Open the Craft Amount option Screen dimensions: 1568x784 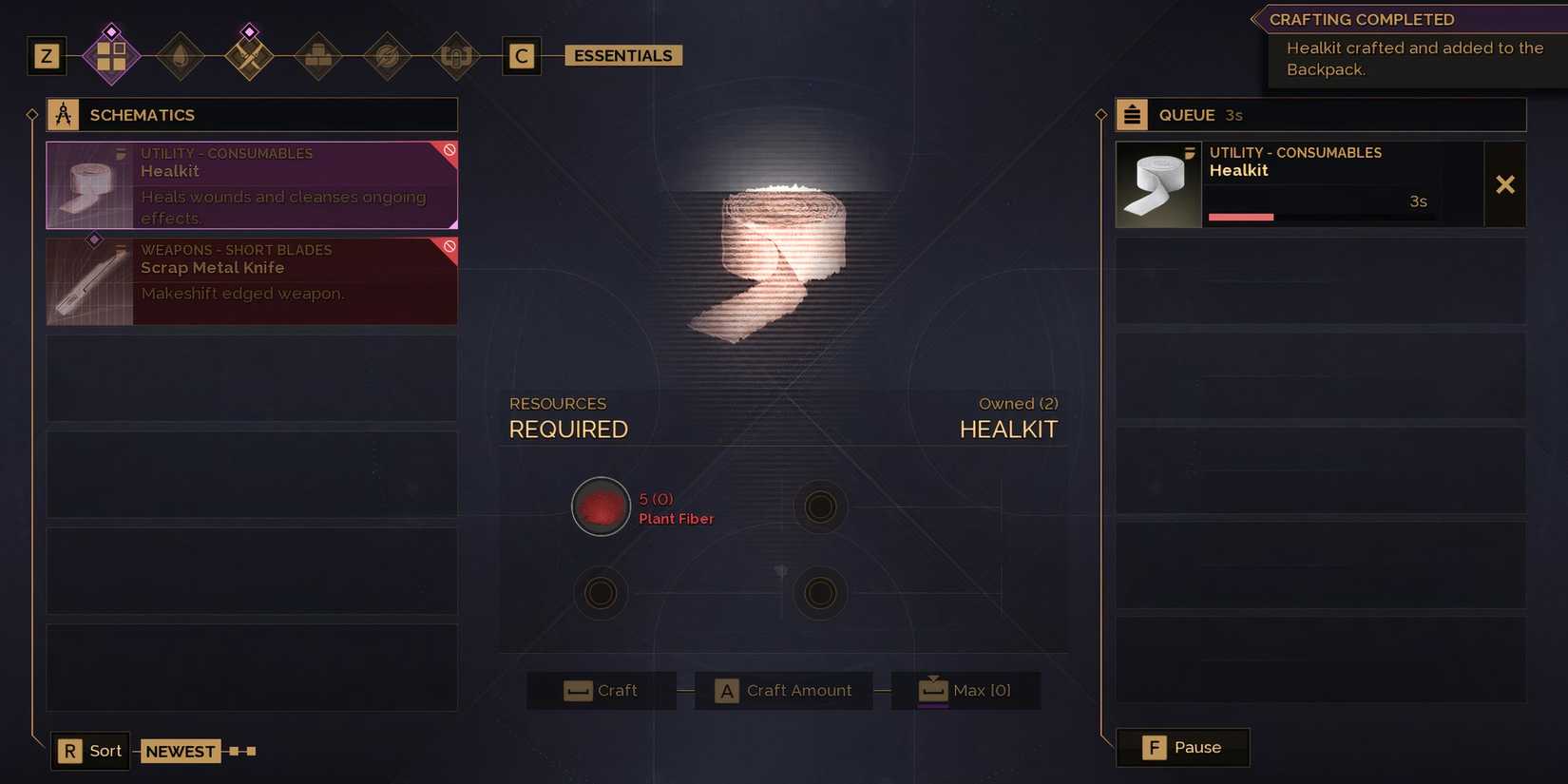pos(783,690)
